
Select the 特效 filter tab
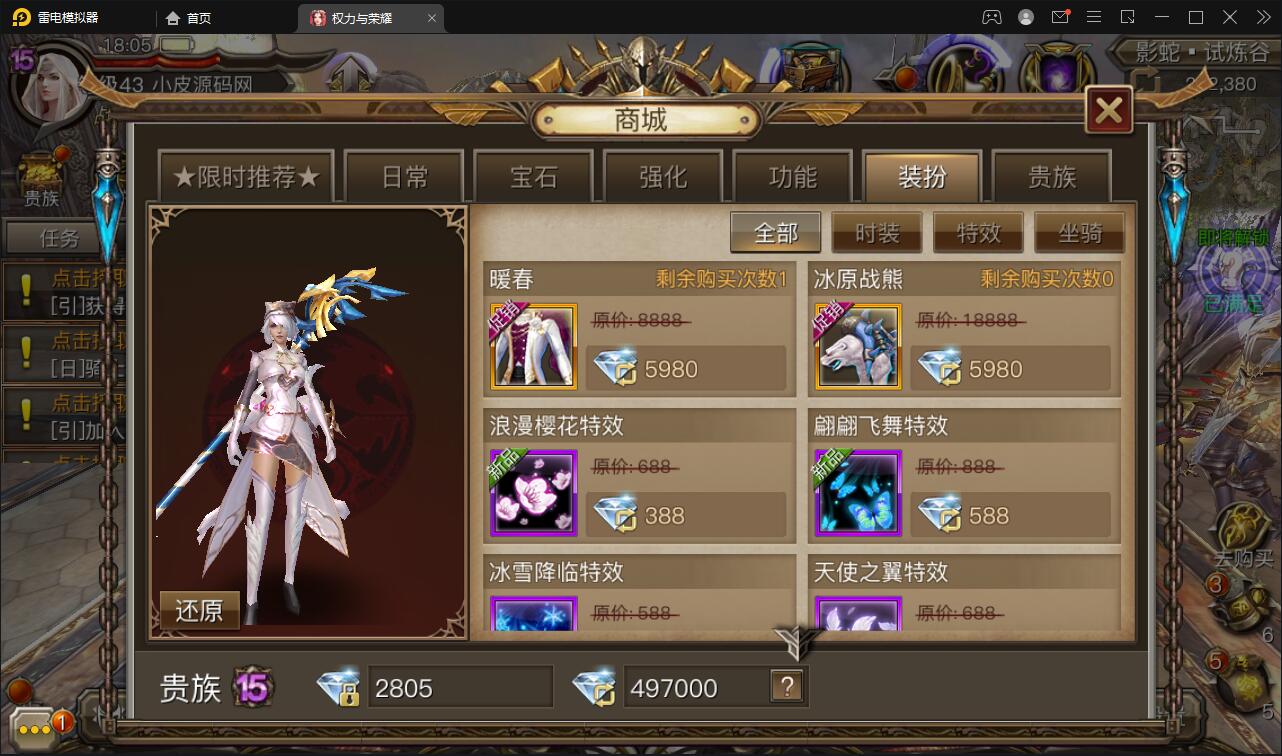click(x=978, y=232)
